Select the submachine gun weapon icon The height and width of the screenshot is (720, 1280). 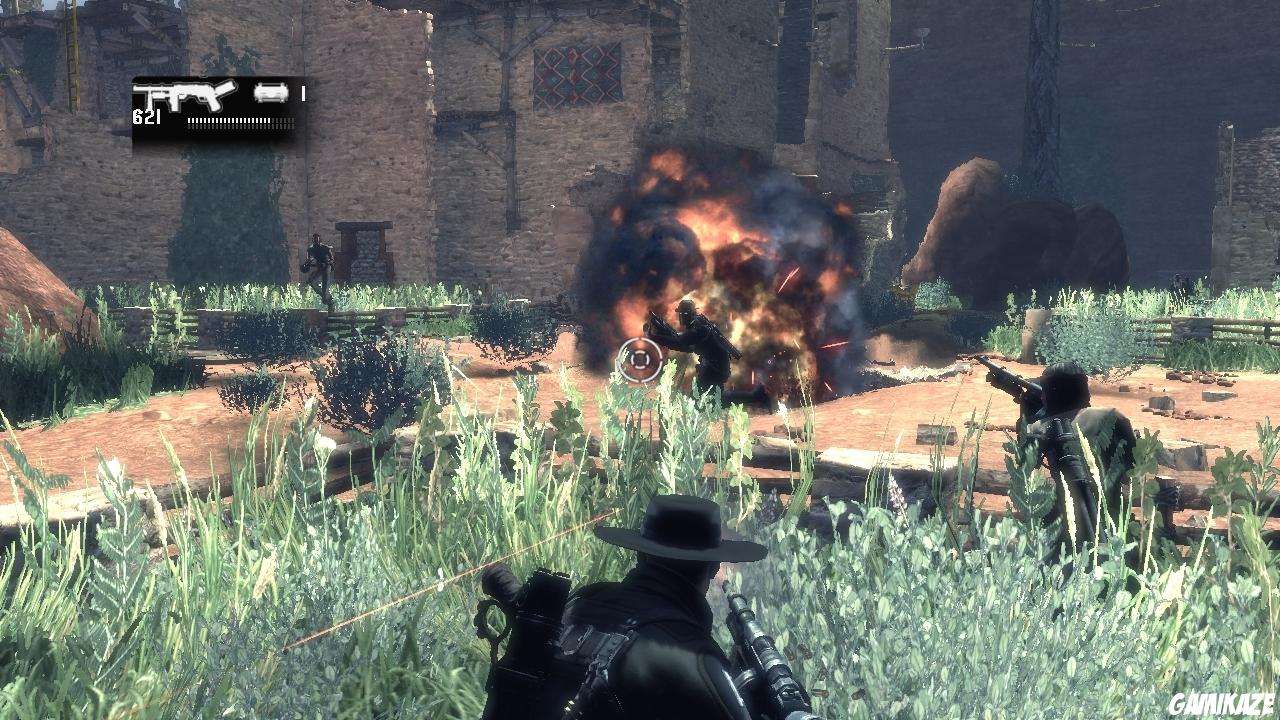185,97
